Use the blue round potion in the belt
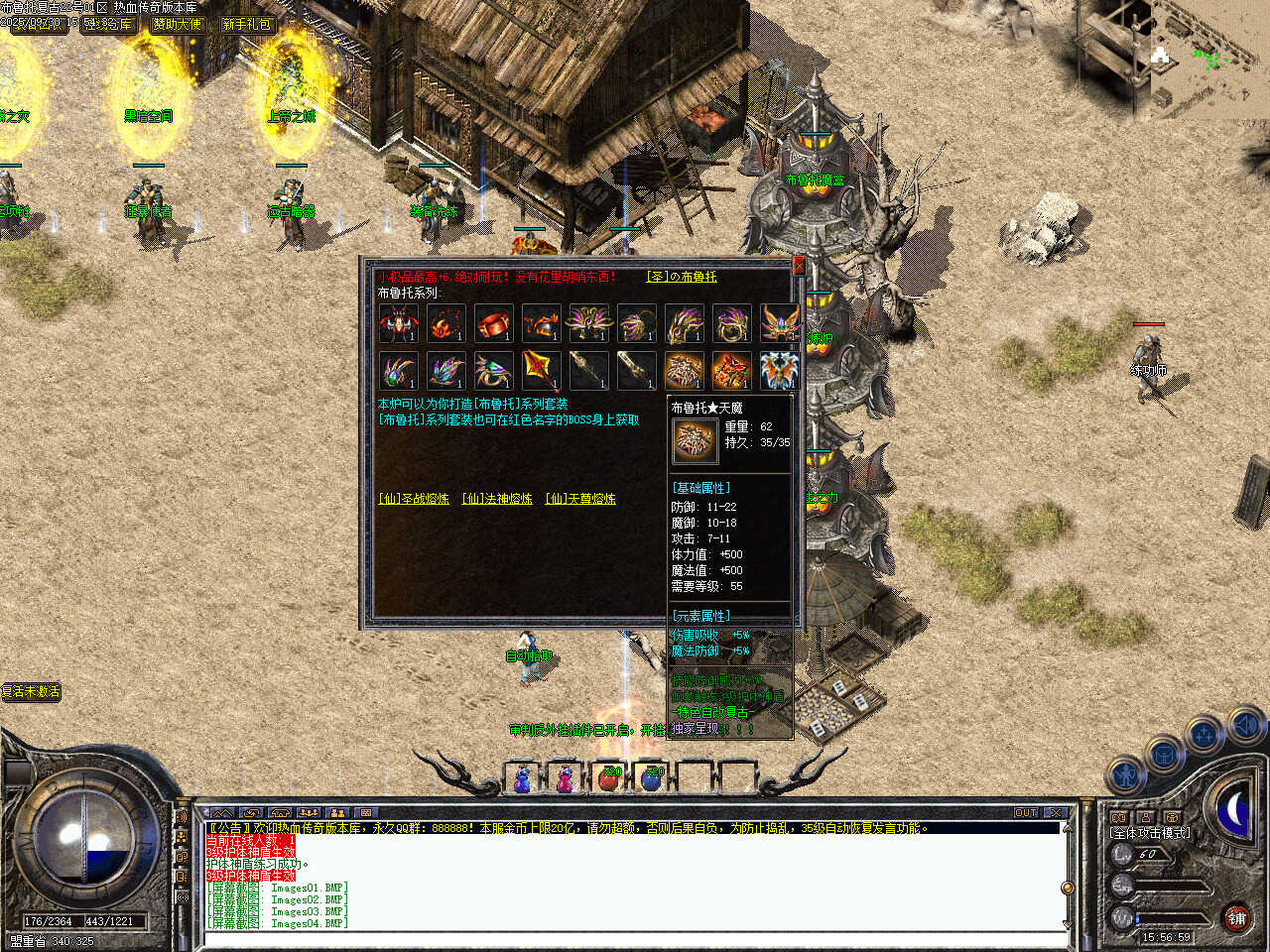Image resolution: width=1270 pixels, height=952 pixels. pos(652,778)
